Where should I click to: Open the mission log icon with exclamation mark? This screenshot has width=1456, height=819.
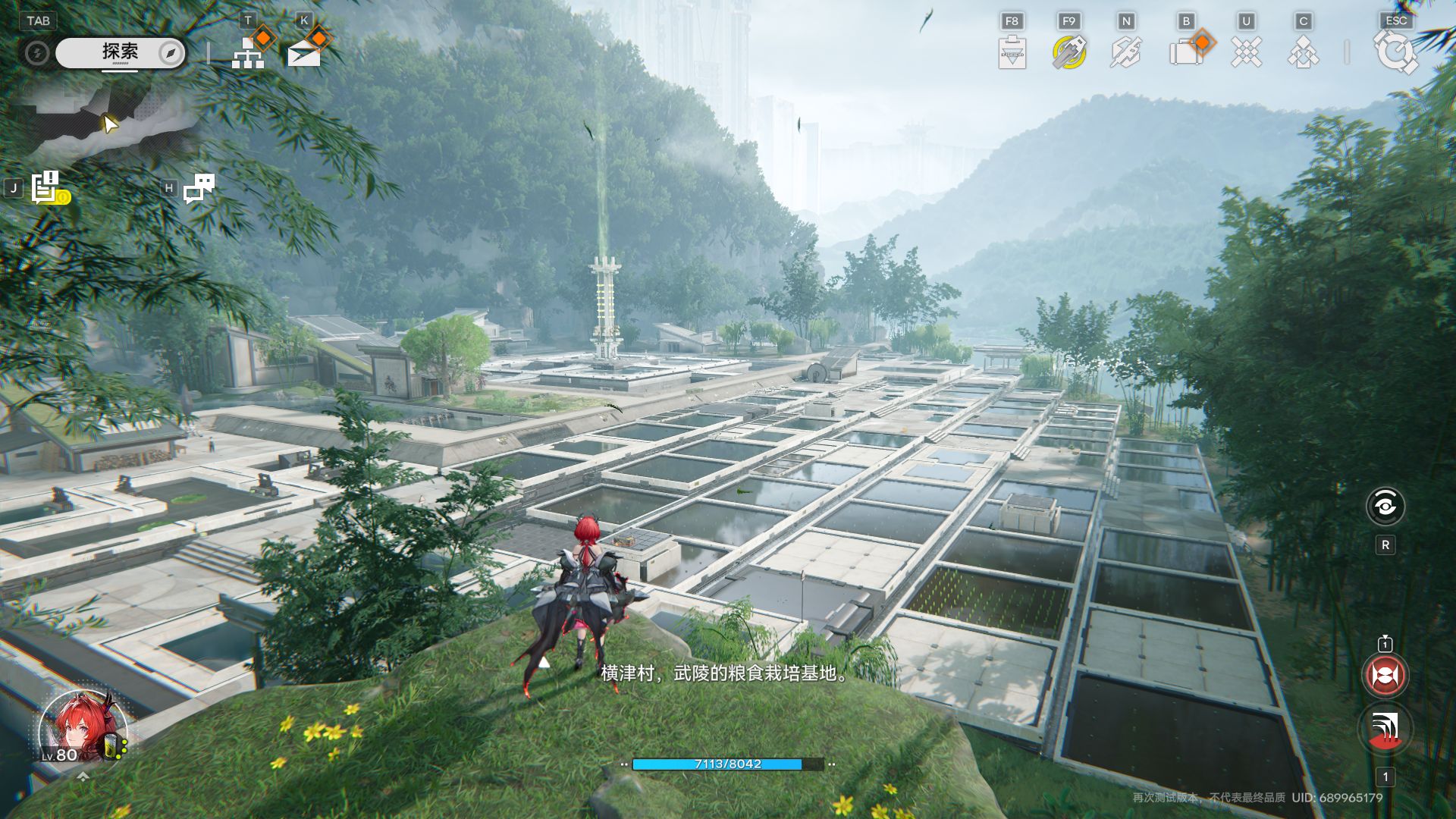pyautogui.click(x=47, y=188)
